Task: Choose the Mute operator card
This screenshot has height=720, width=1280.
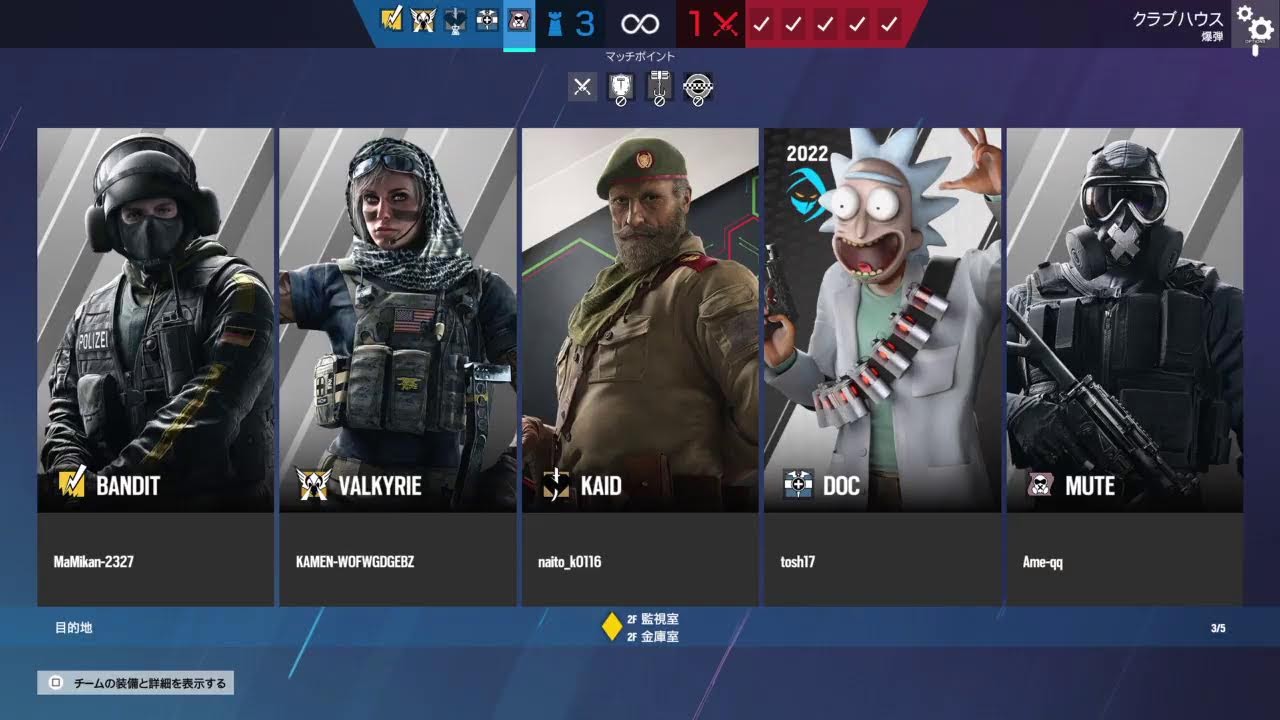Action: coord(1124,320)
